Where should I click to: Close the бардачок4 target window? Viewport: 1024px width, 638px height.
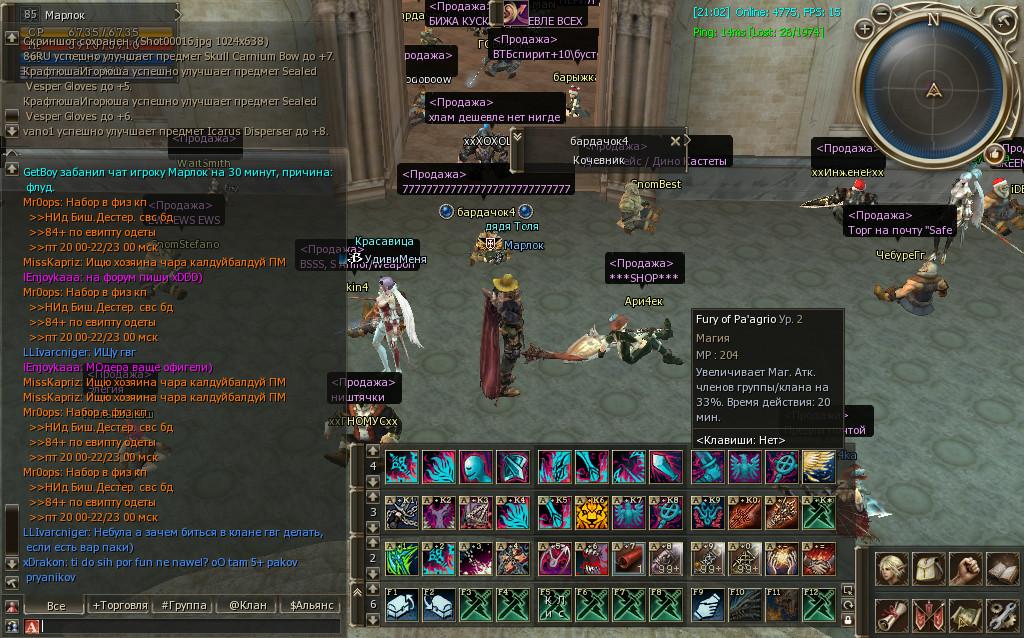tap(675, 141)
